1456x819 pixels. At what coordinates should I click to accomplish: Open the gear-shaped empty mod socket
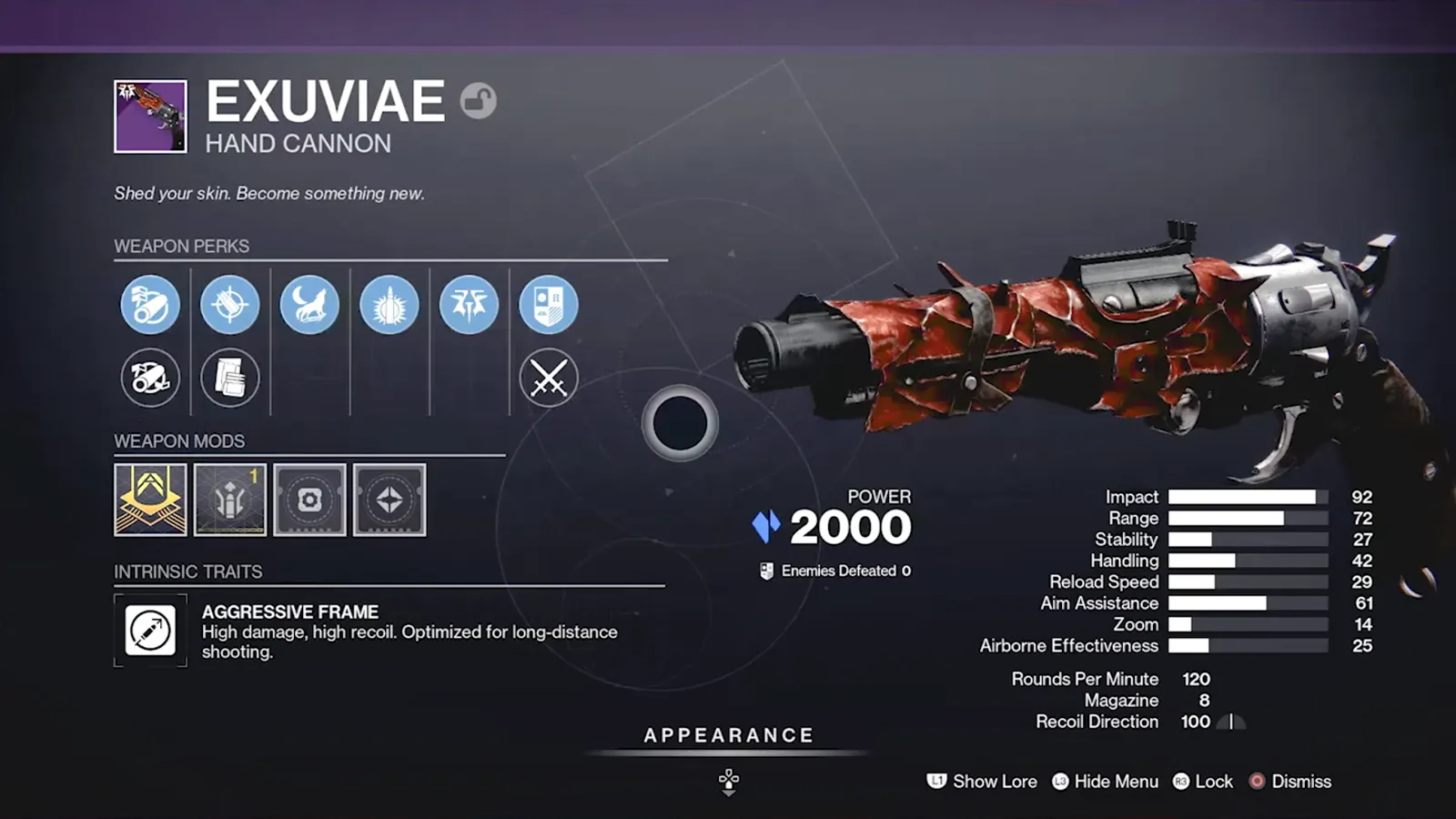(x=309, y=499)
